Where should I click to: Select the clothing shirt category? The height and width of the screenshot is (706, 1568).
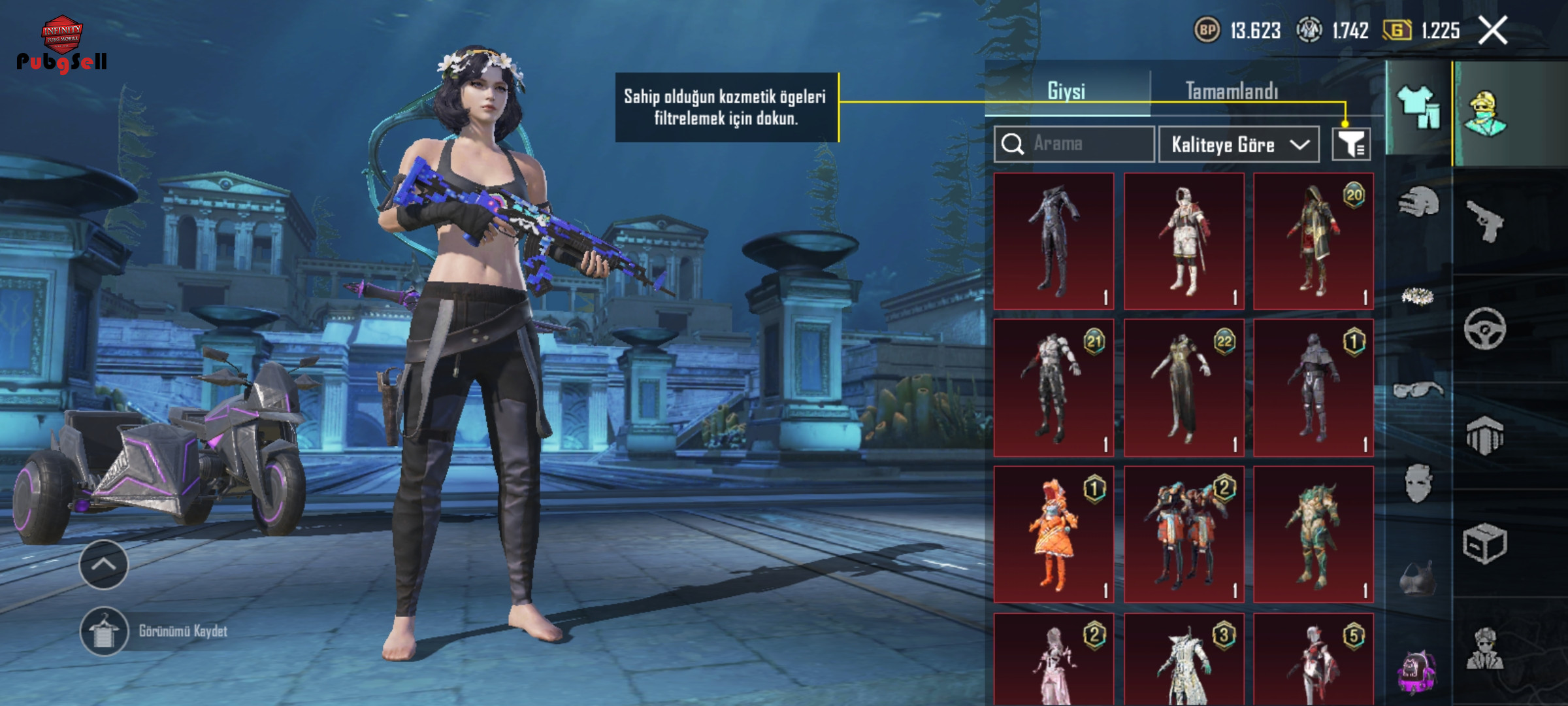pos(1418,108)
